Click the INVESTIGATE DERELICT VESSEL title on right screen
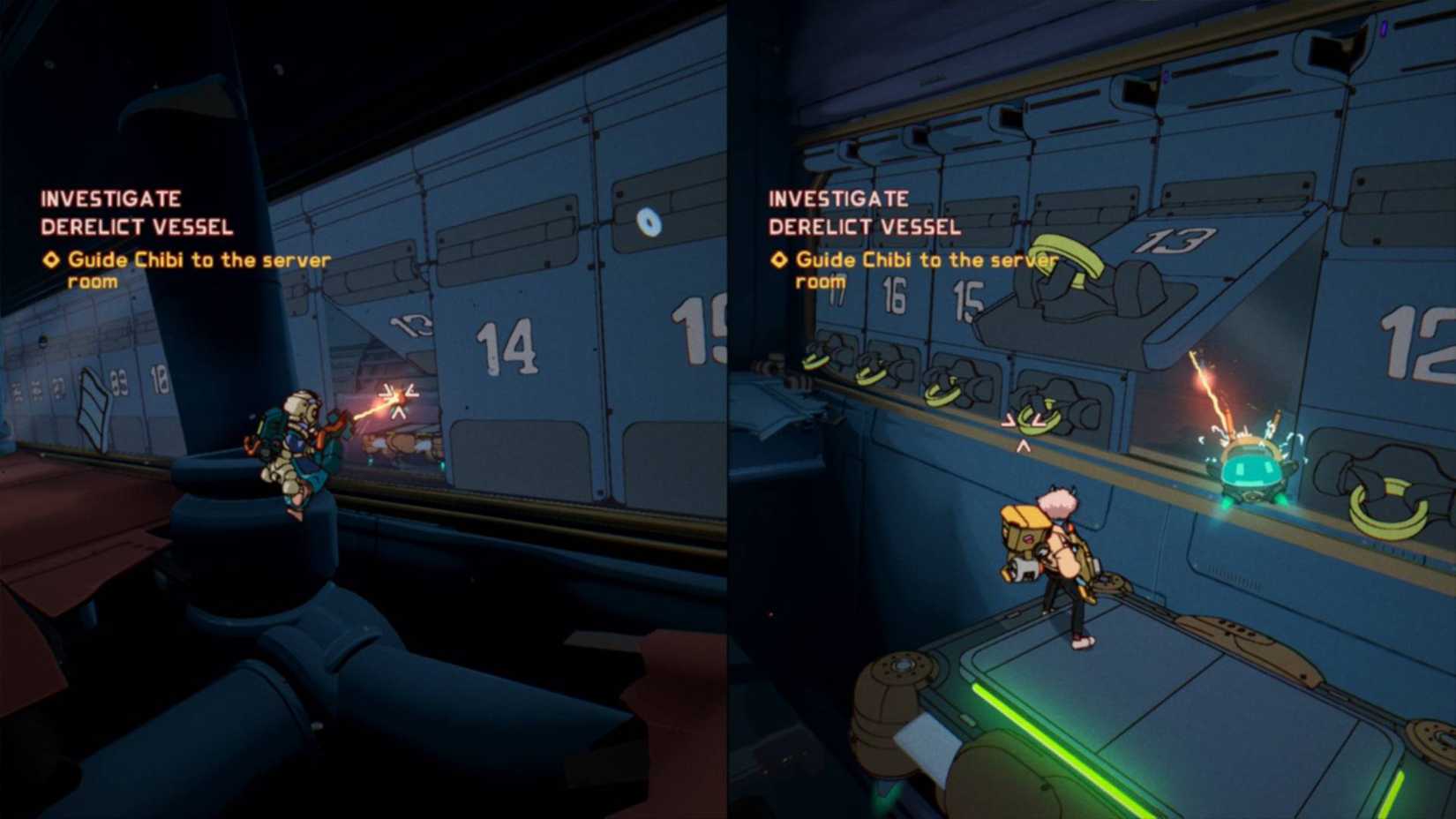The height and width of the screenshot is (819, 1456). point(865,212)
